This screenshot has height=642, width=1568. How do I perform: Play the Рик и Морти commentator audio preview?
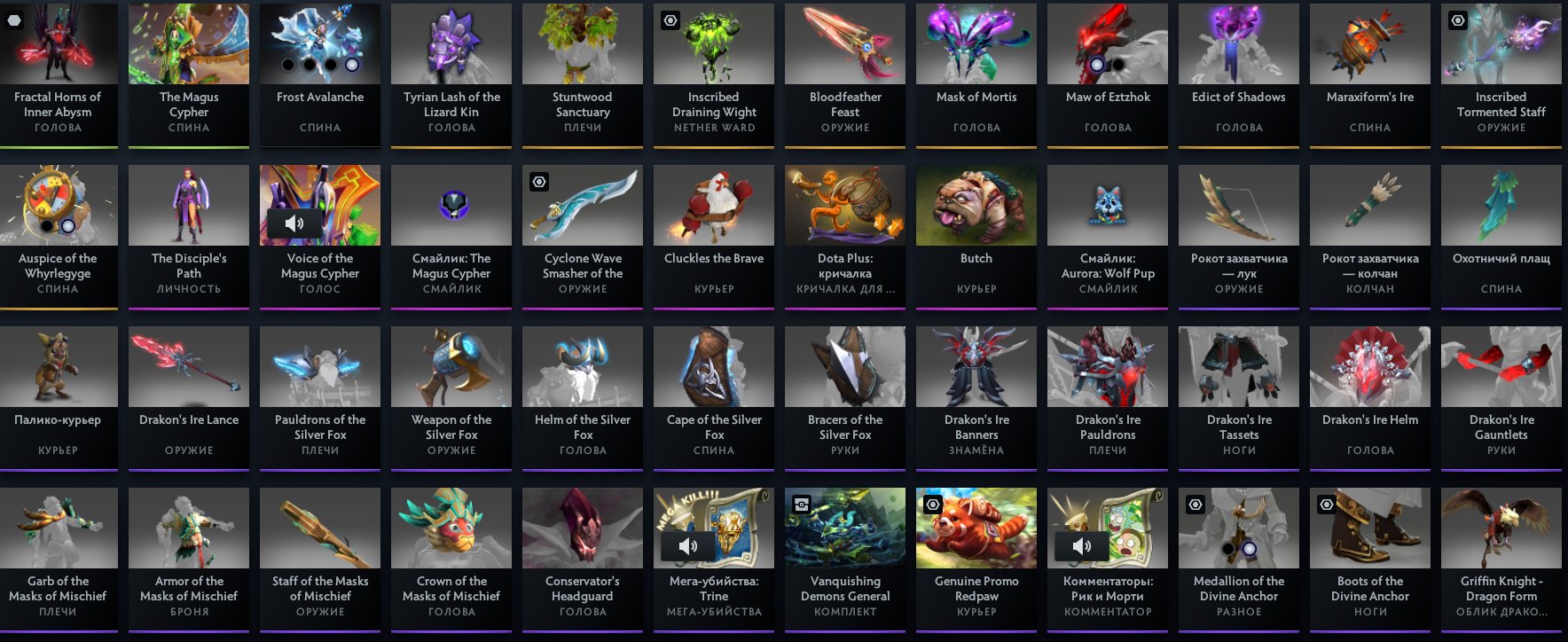(x=1083, y=546)
